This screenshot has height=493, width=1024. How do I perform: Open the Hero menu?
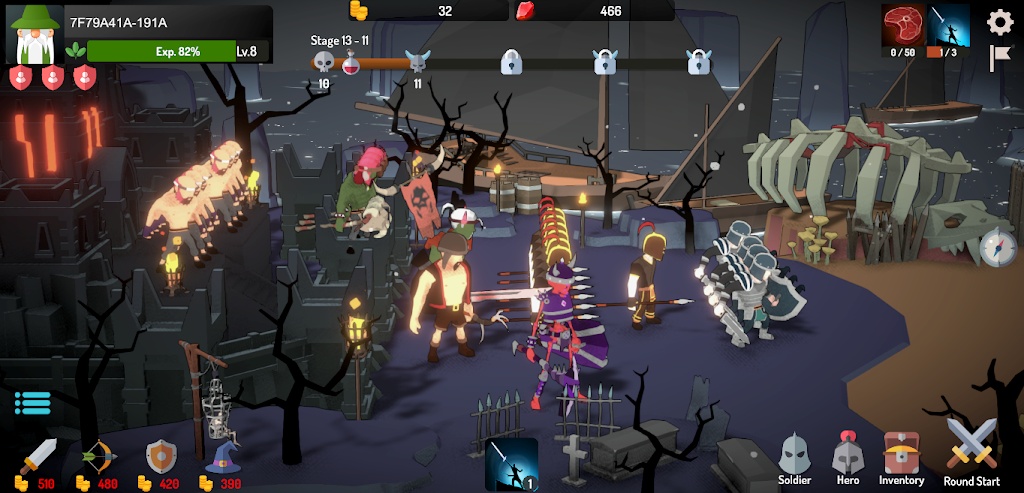[847, 458]
